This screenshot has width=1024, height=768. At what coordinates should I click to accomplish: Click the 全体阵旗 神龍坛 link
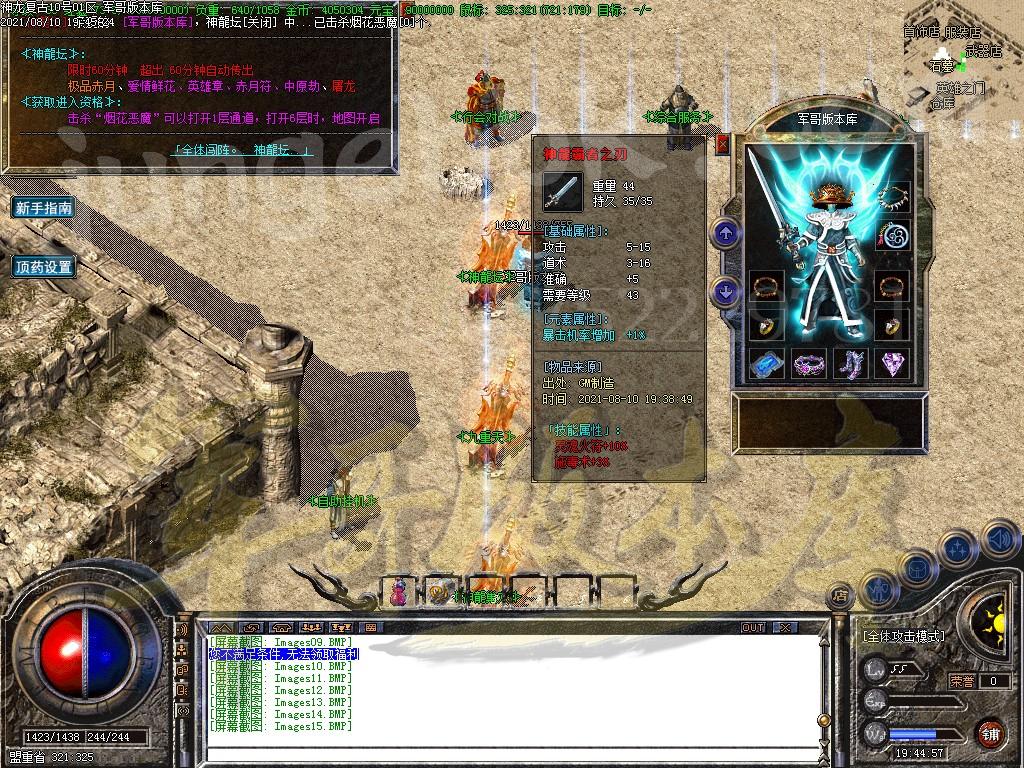tap(243, 150)
